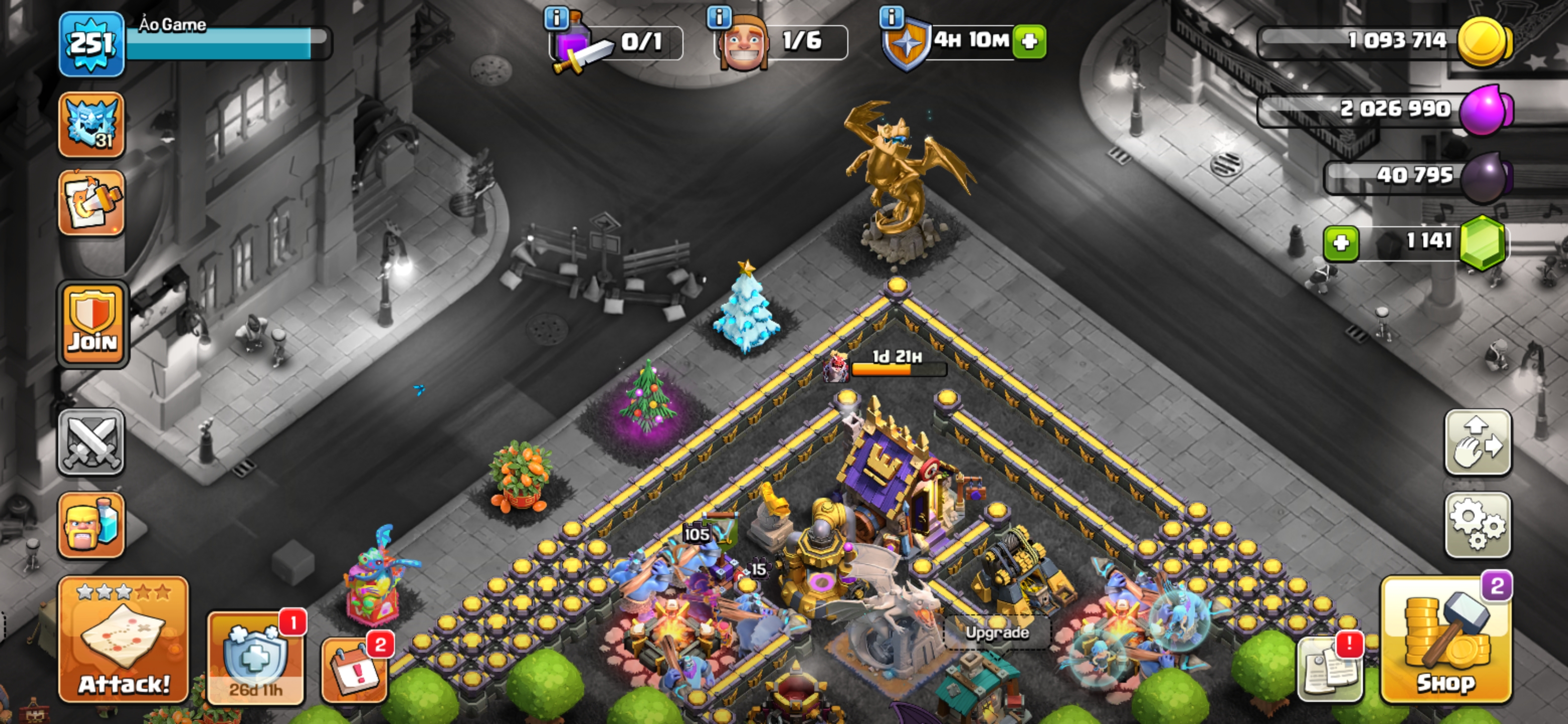Tap the Upgrade label on the building

(x=997, y=632)
